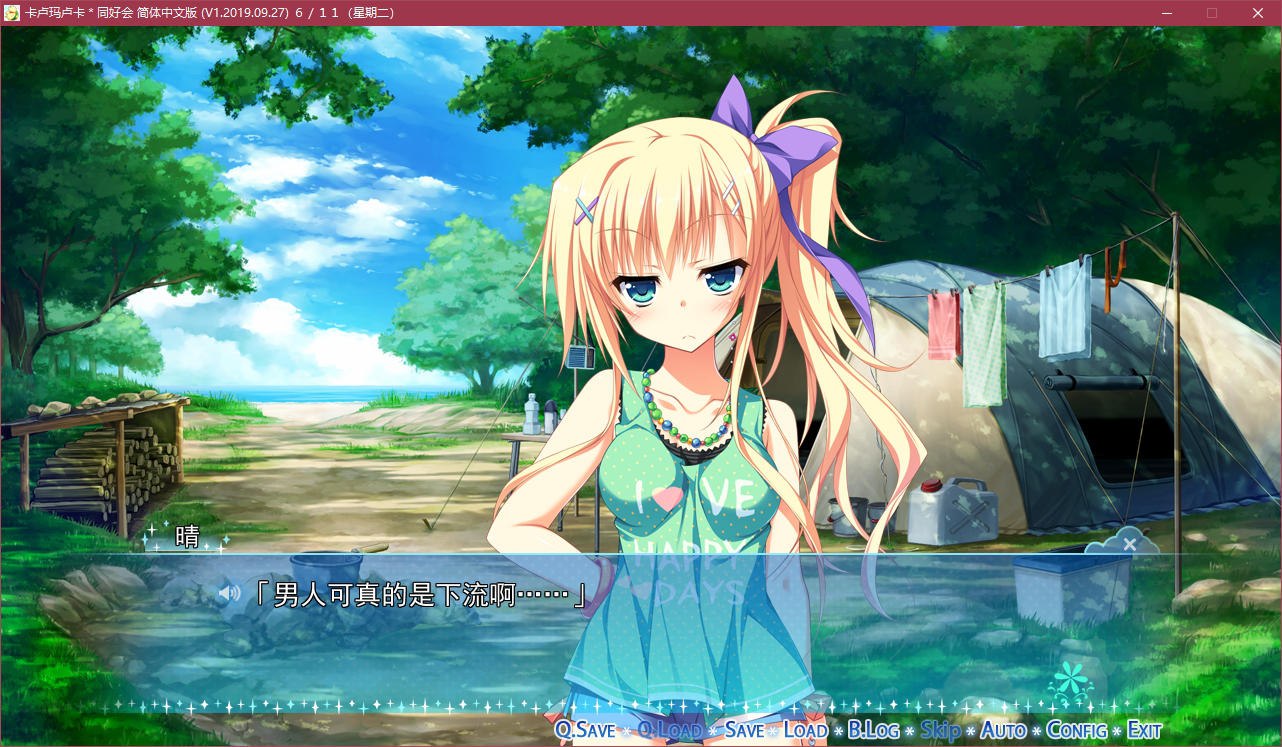
Task: Close the game window
Action: point(1258,13)
